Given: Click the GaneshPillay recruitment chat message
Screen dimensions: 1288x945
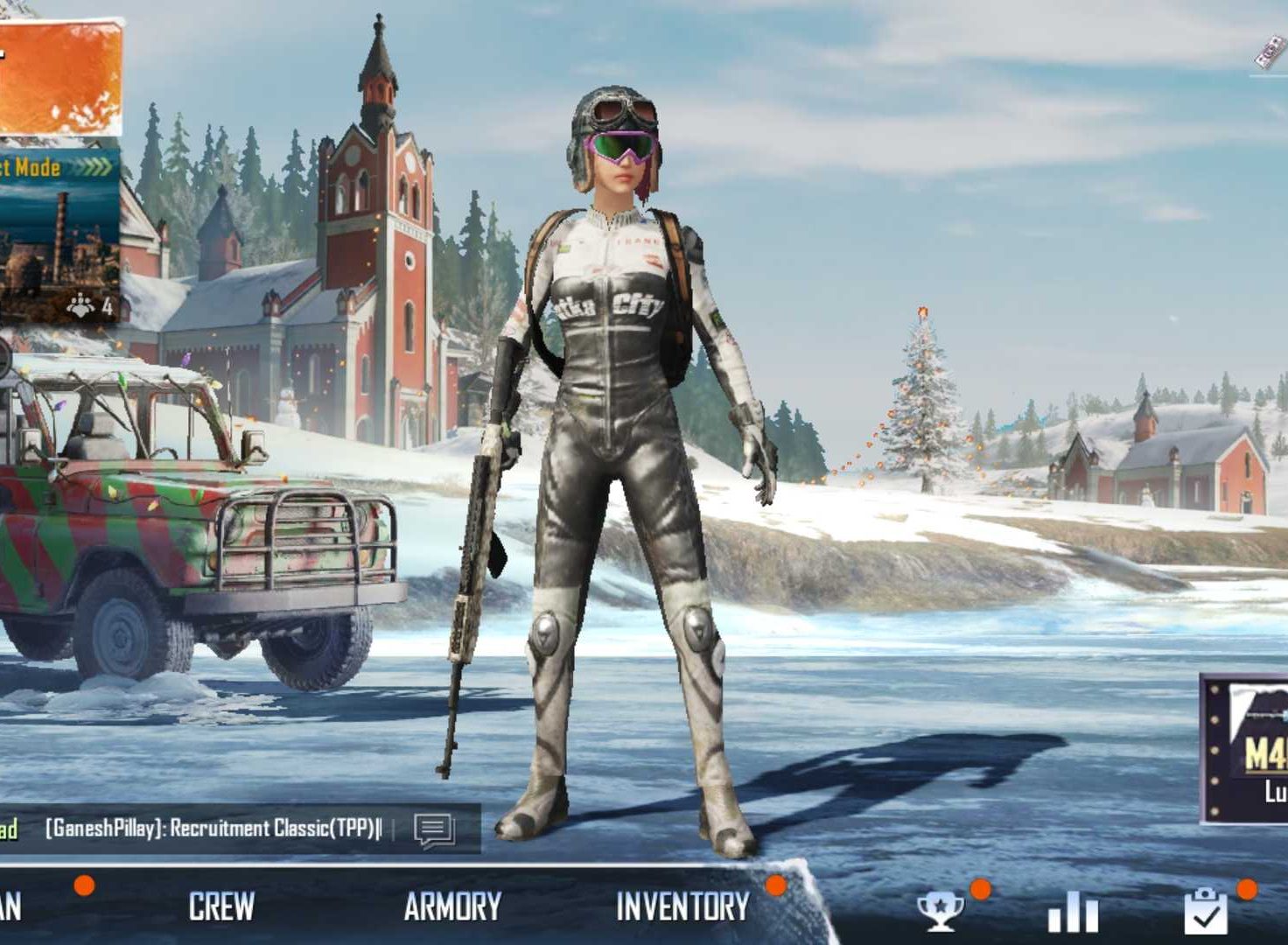Looking at the screenshot, I should (x=213, y=829).
